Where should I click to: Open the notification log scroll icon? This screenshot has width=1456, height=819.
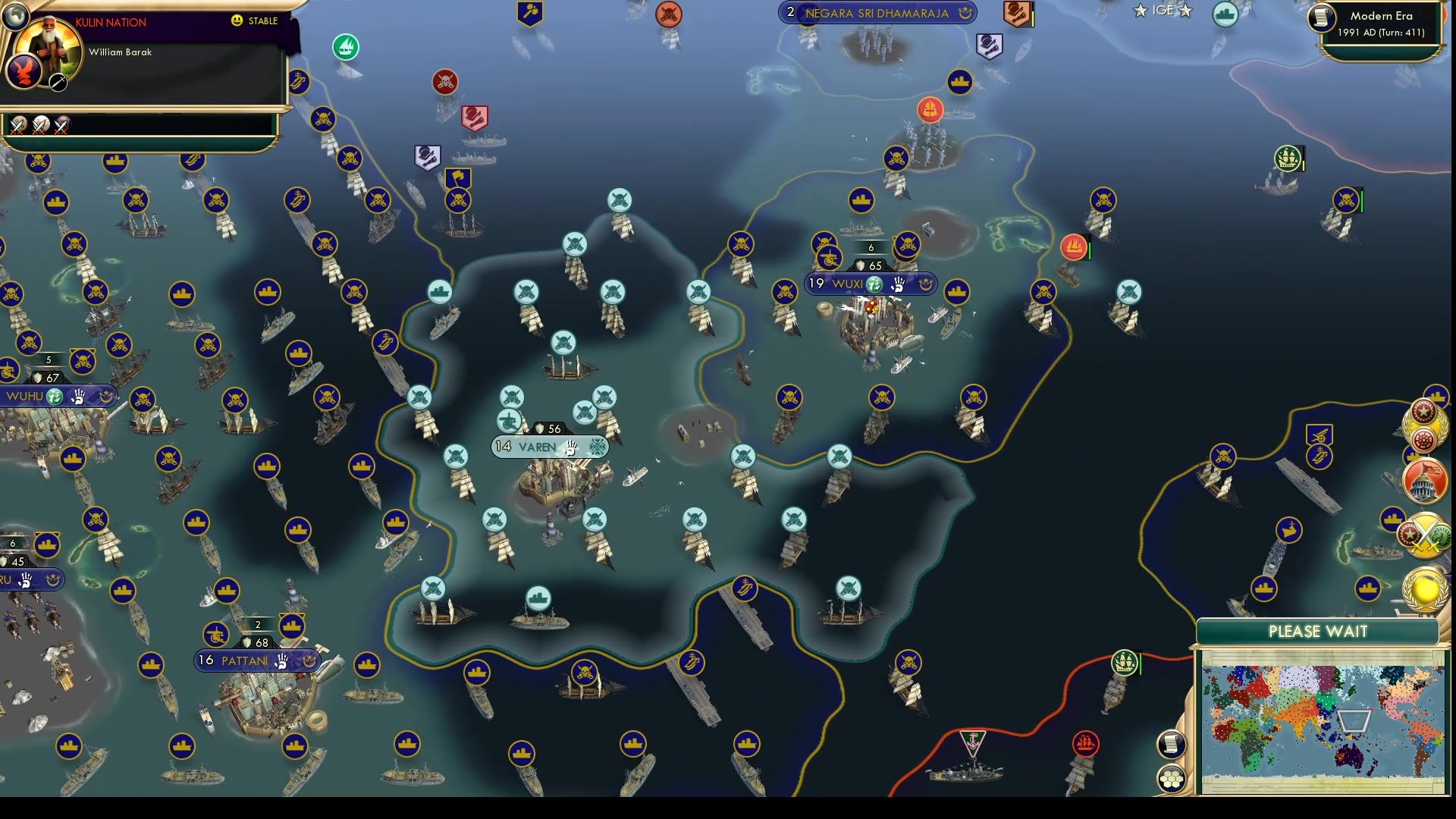coord(1171,743)
